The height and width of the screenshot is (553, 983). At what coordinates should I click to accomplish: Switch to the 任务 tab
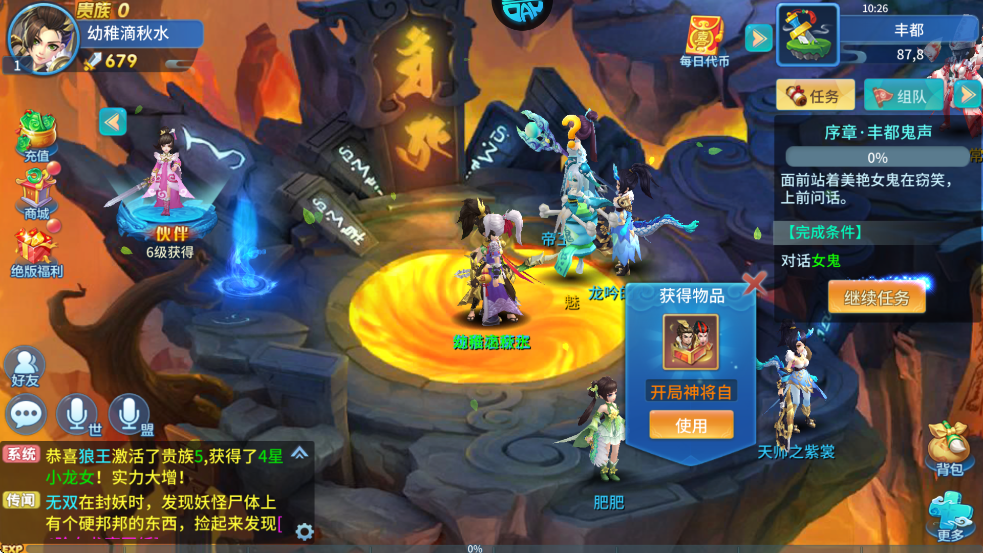[816, 96]
